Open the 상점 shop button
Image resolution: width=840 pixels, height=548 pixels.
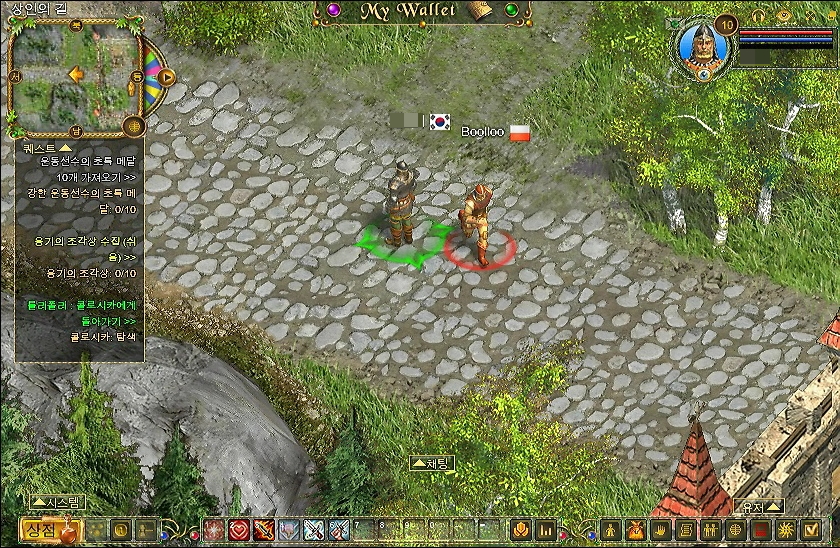point(41,530)
